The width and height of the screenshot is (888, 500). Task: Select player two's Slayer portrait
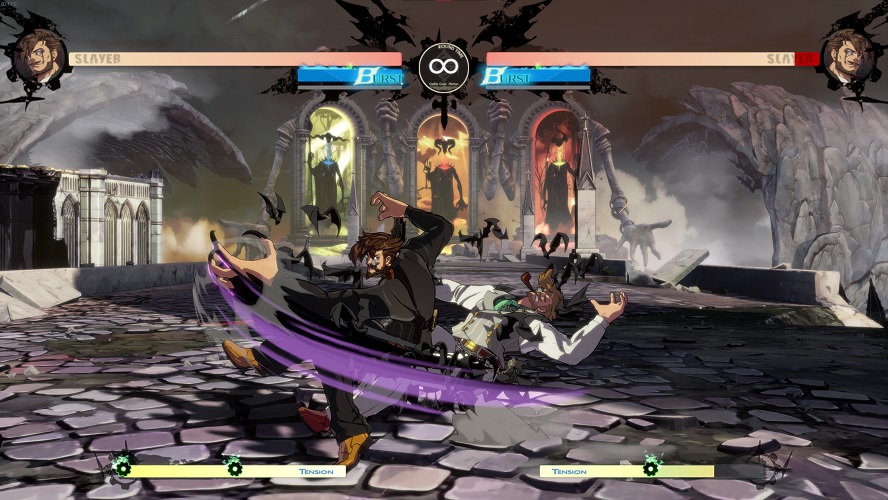(848, 55)
